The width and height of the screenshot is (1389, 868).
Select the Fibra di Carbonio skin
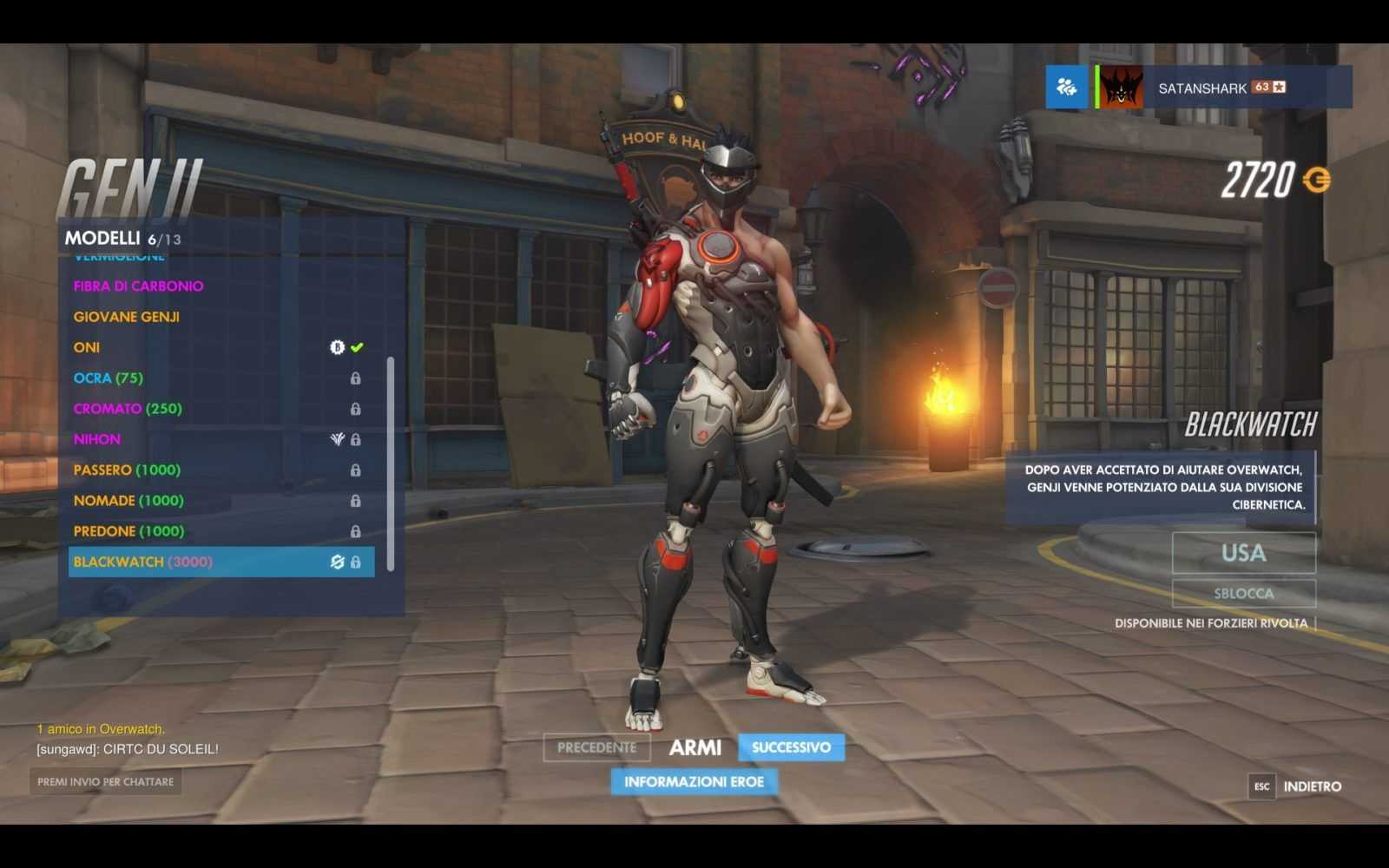click(x=139, y=286)
